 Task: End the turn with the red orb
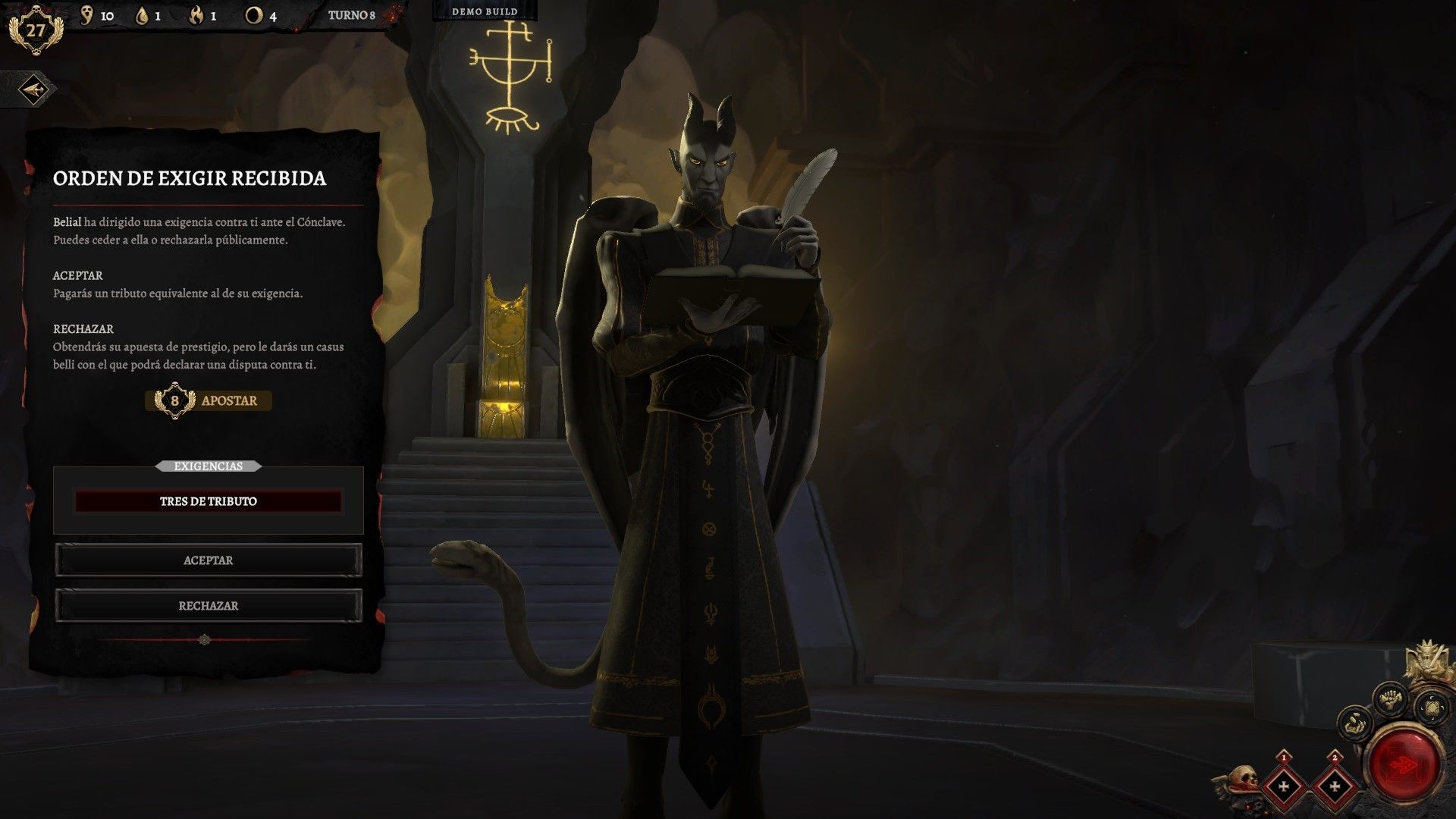[x=1407, y=764]
